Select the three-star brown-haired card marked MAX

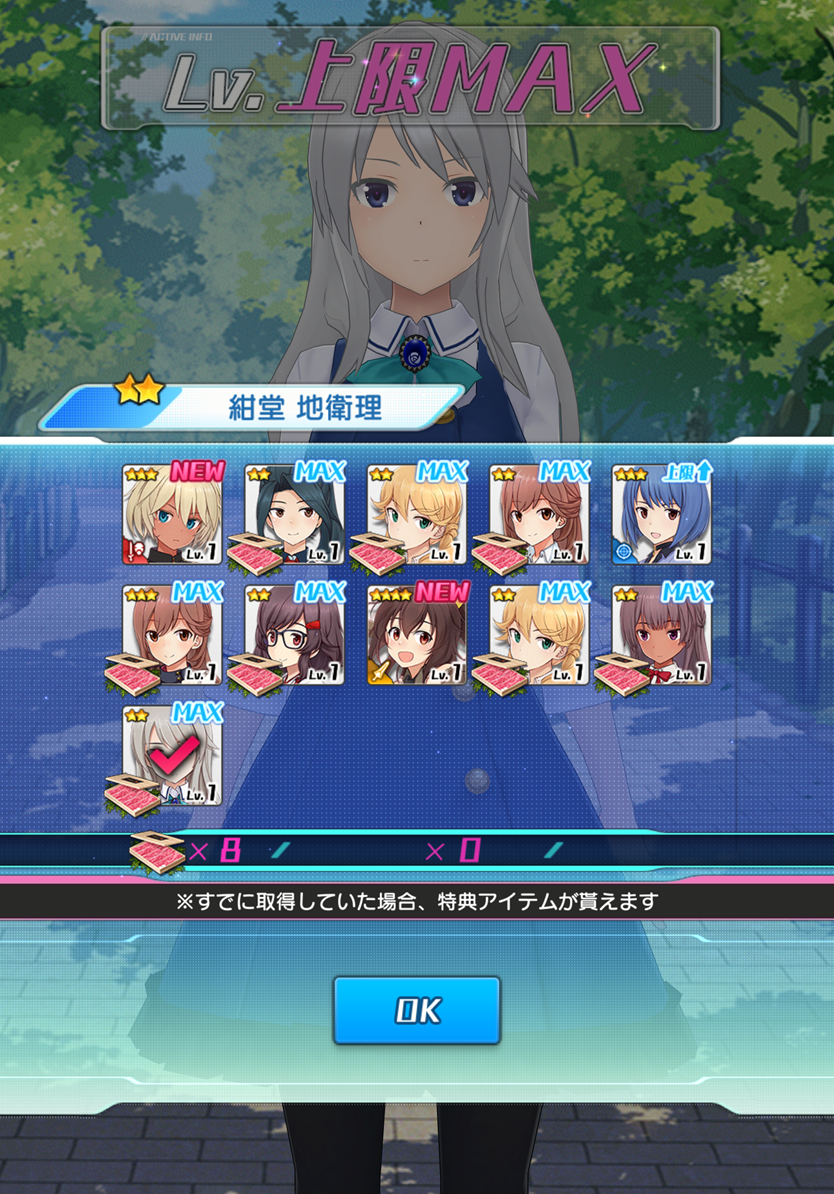[173, 636]
